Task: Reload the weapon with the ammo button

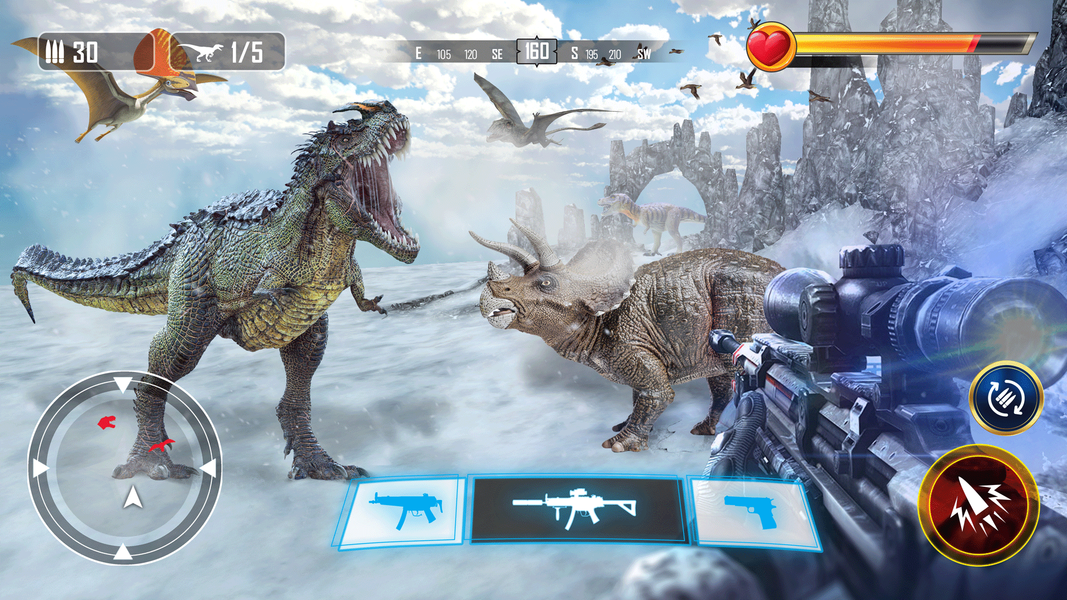Action: click(1005, 397)
